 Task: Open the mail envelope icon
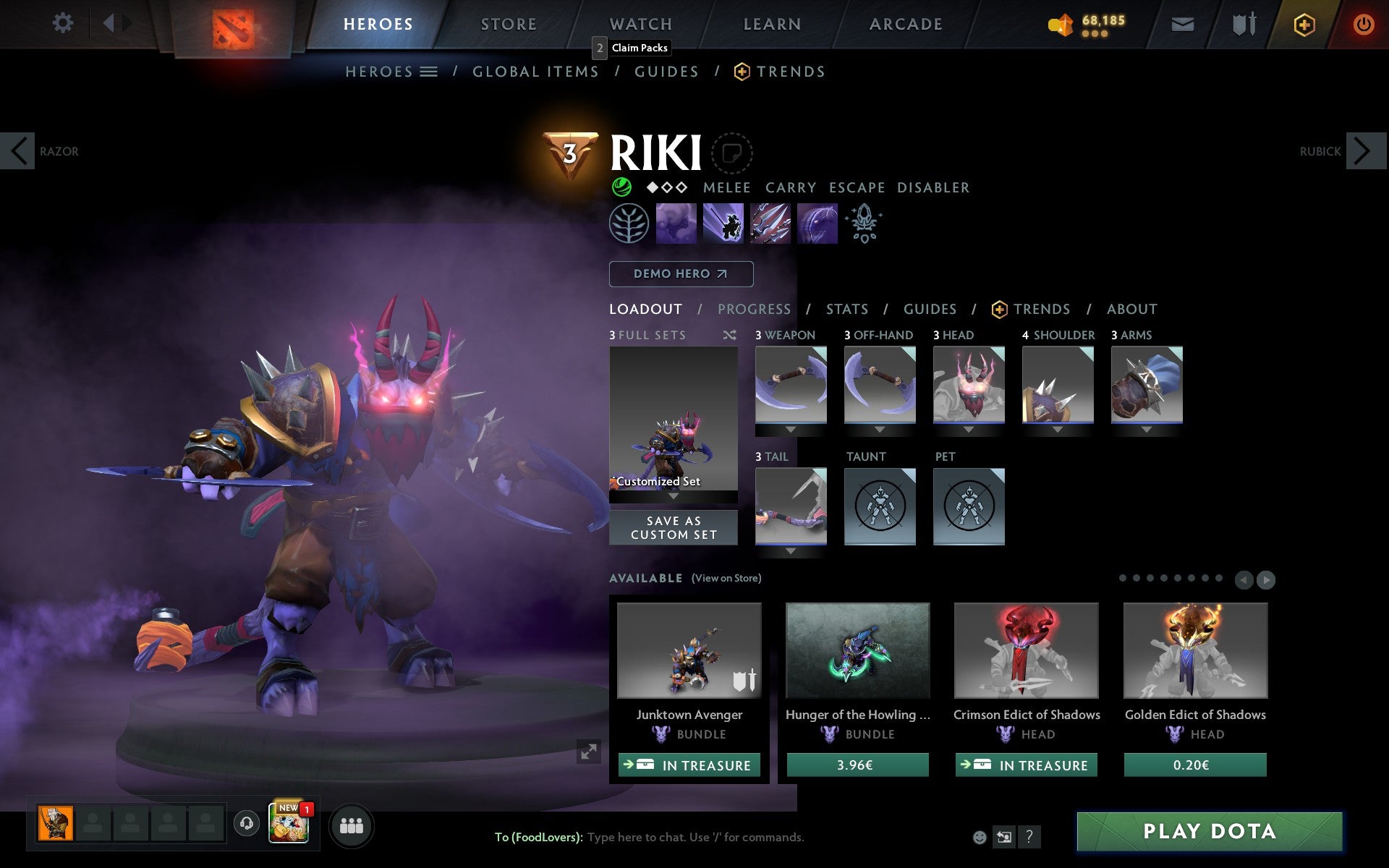point(1181,23)
